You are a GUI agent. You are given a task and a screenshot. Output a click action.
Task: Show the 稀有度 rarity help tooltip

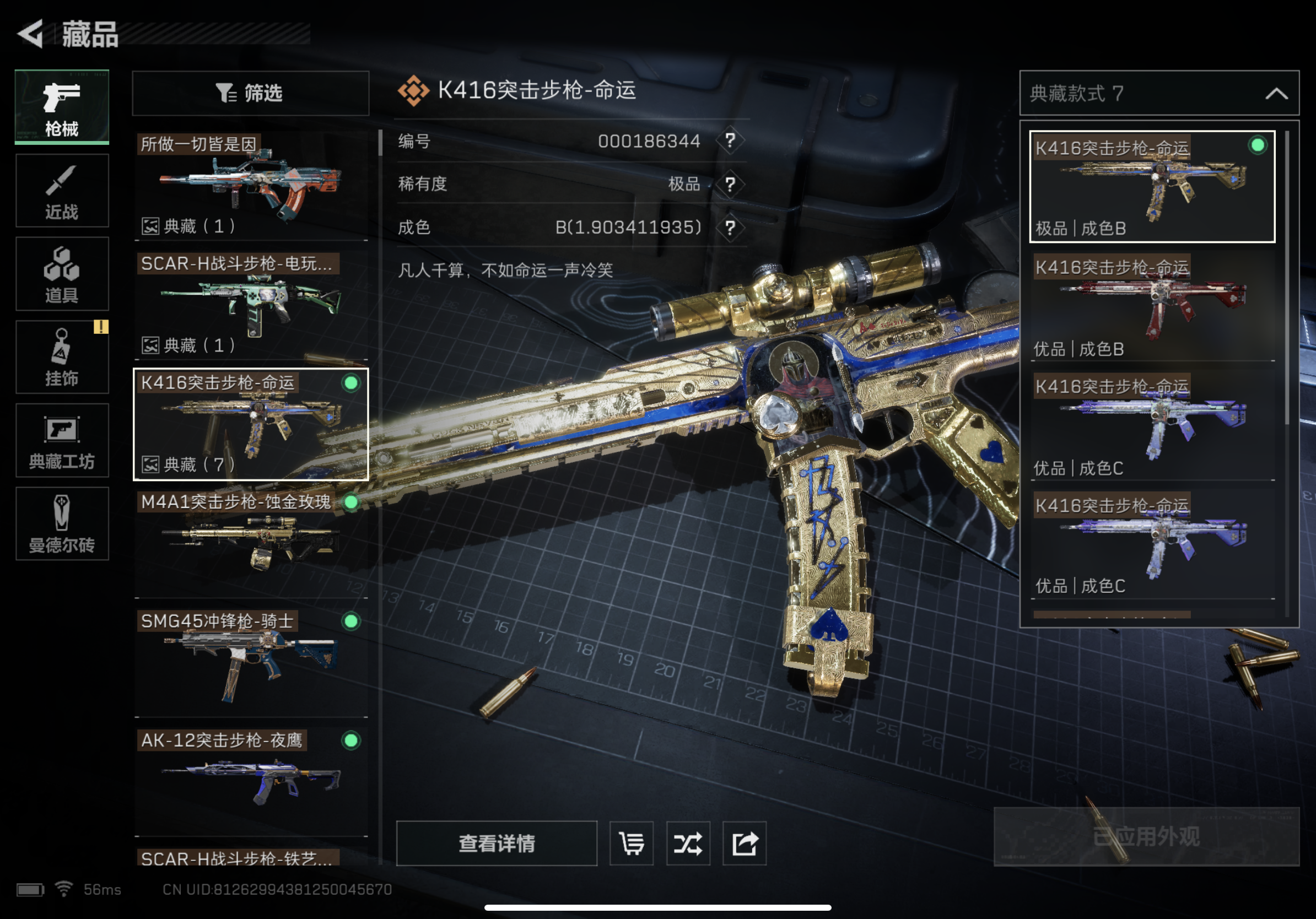coord(730,185)
